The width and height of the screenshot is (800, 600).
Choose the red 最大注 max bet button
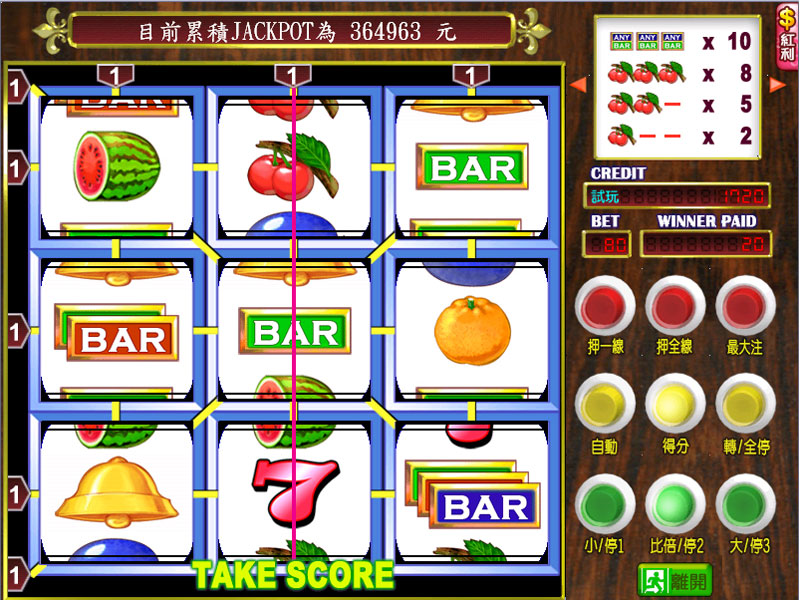pos(745,306)
